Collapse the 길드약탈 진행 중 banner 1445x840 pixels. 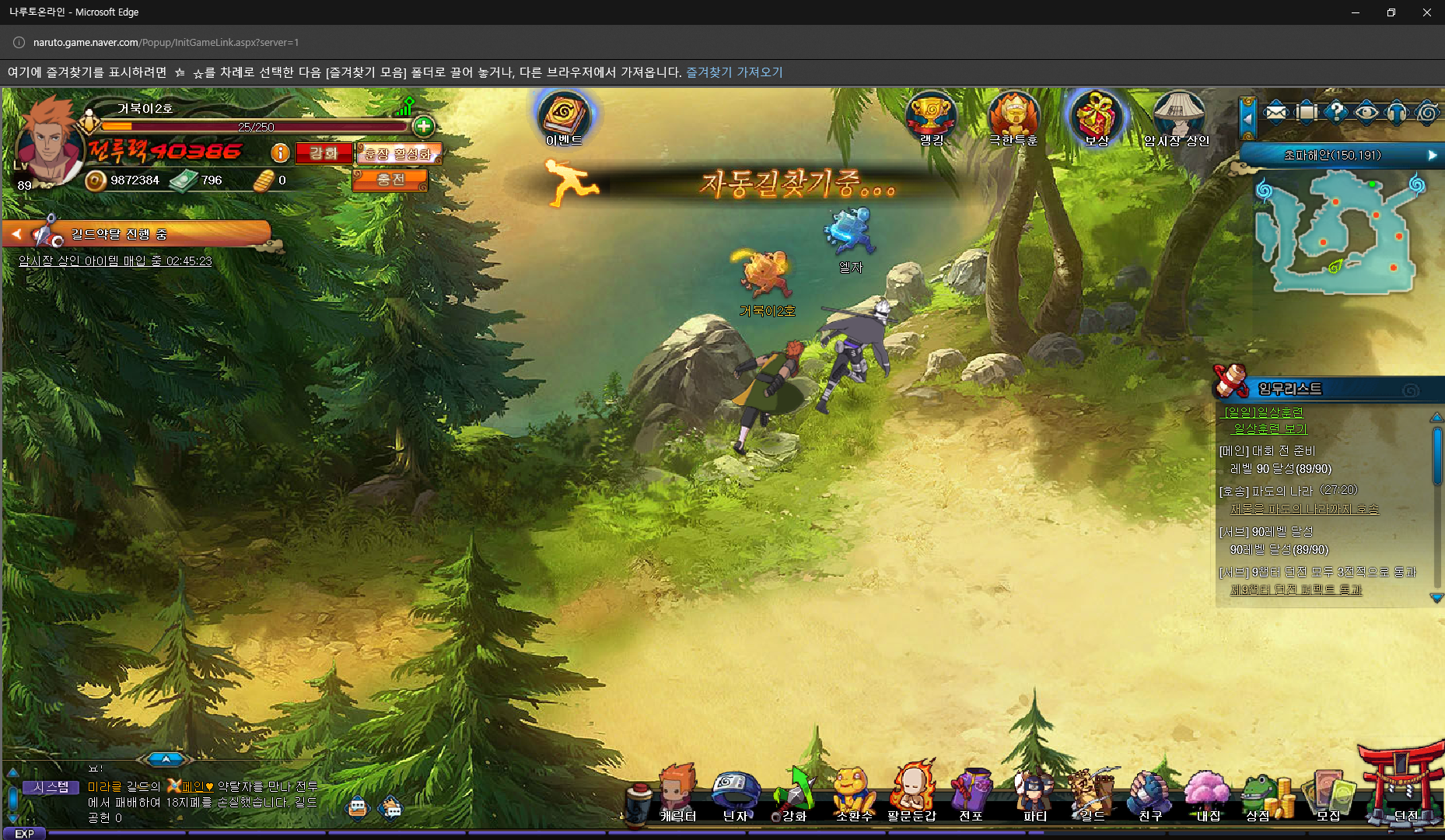16,233
